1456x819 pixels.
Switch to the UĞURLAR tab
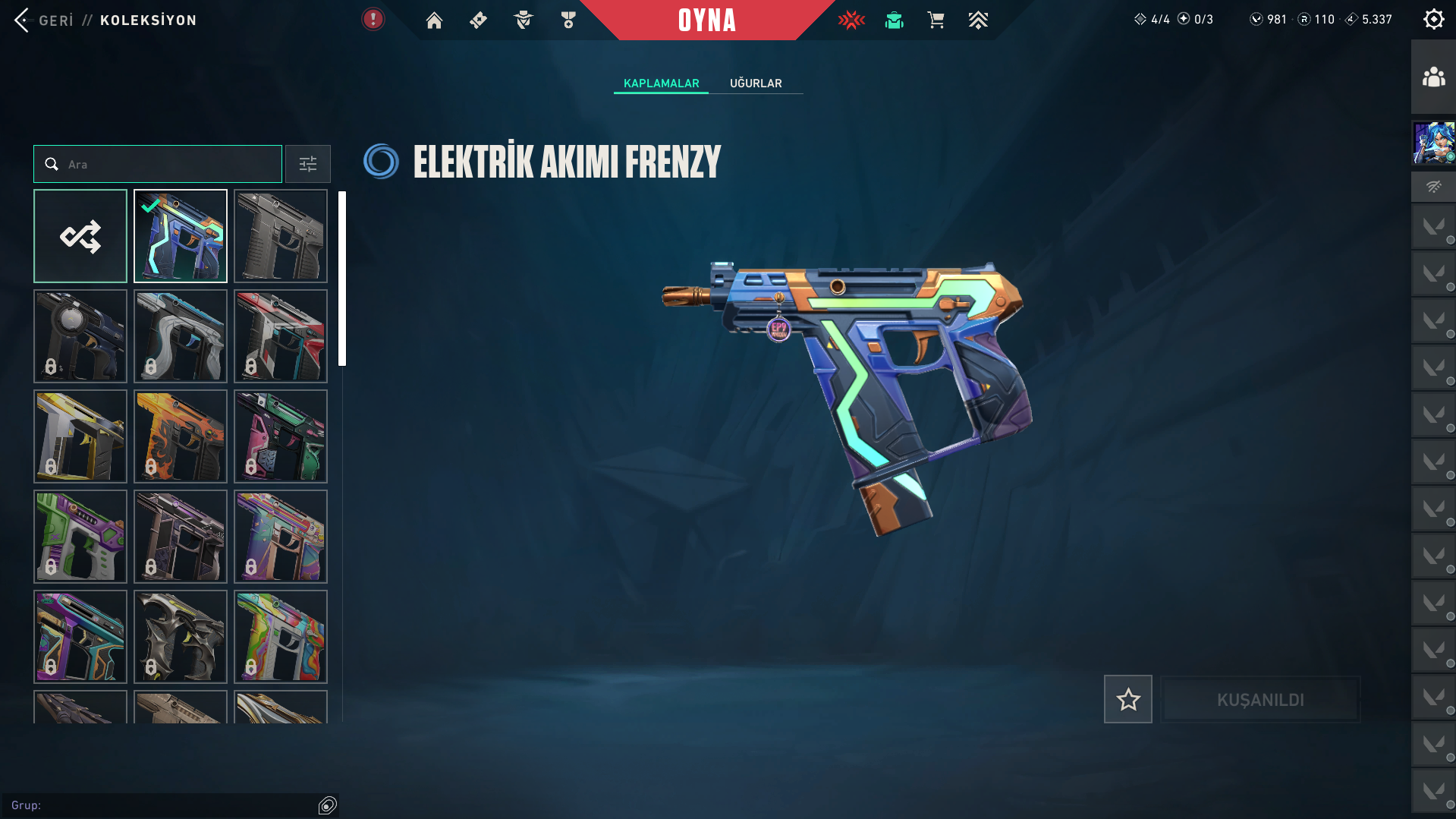point(756,83)
